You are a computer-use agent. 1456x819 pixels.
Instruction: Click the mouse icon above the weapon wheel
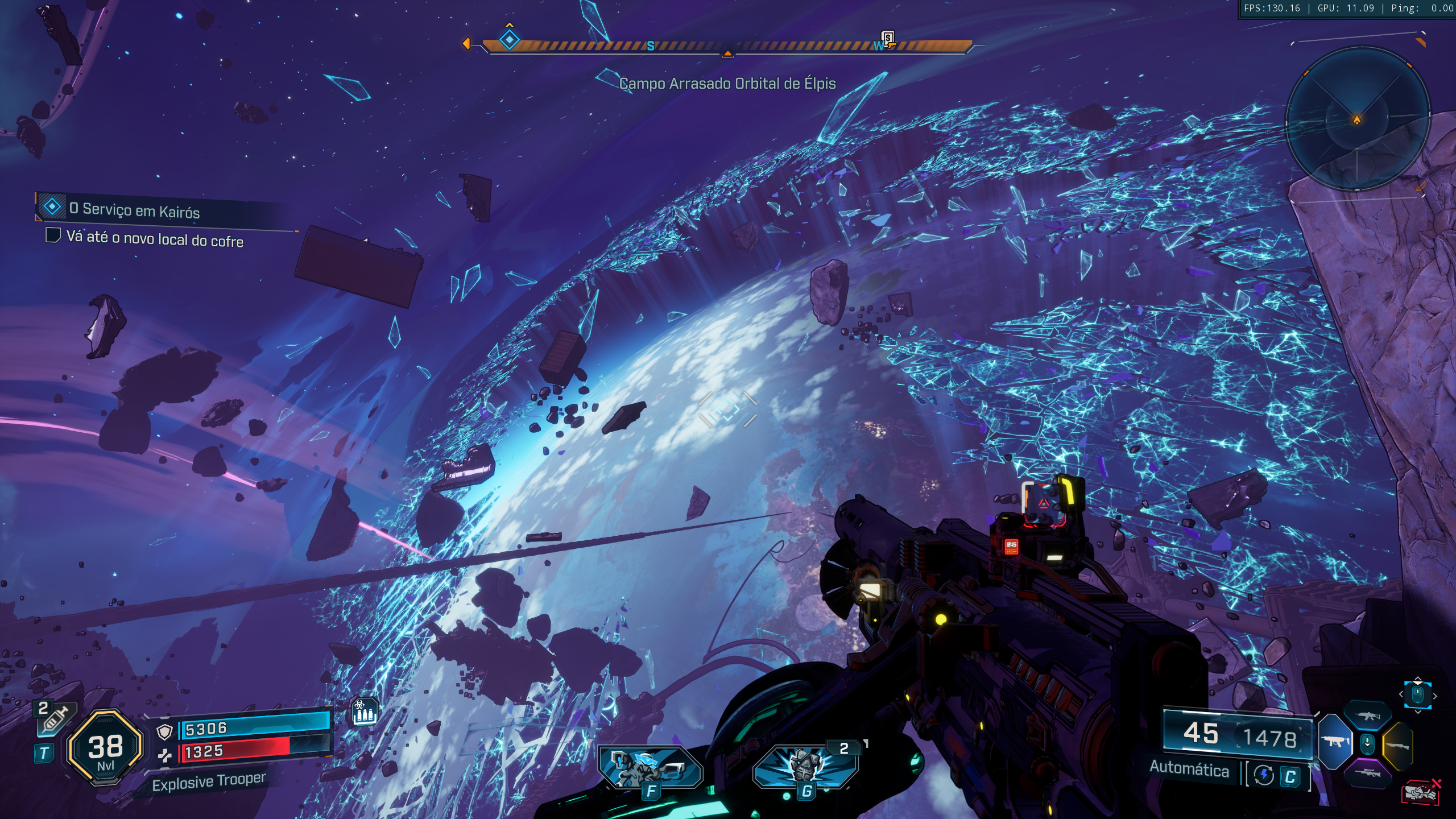[x=1417, y=694]
